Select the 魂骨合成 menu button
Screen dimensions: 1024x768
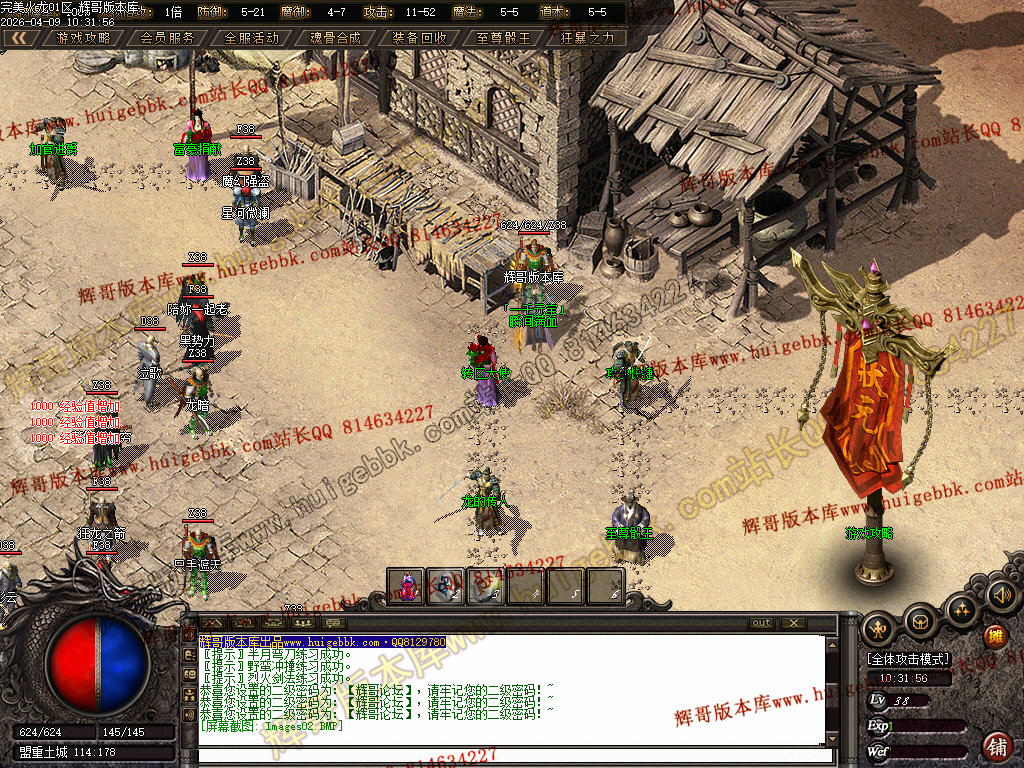(x=335, y=38)
